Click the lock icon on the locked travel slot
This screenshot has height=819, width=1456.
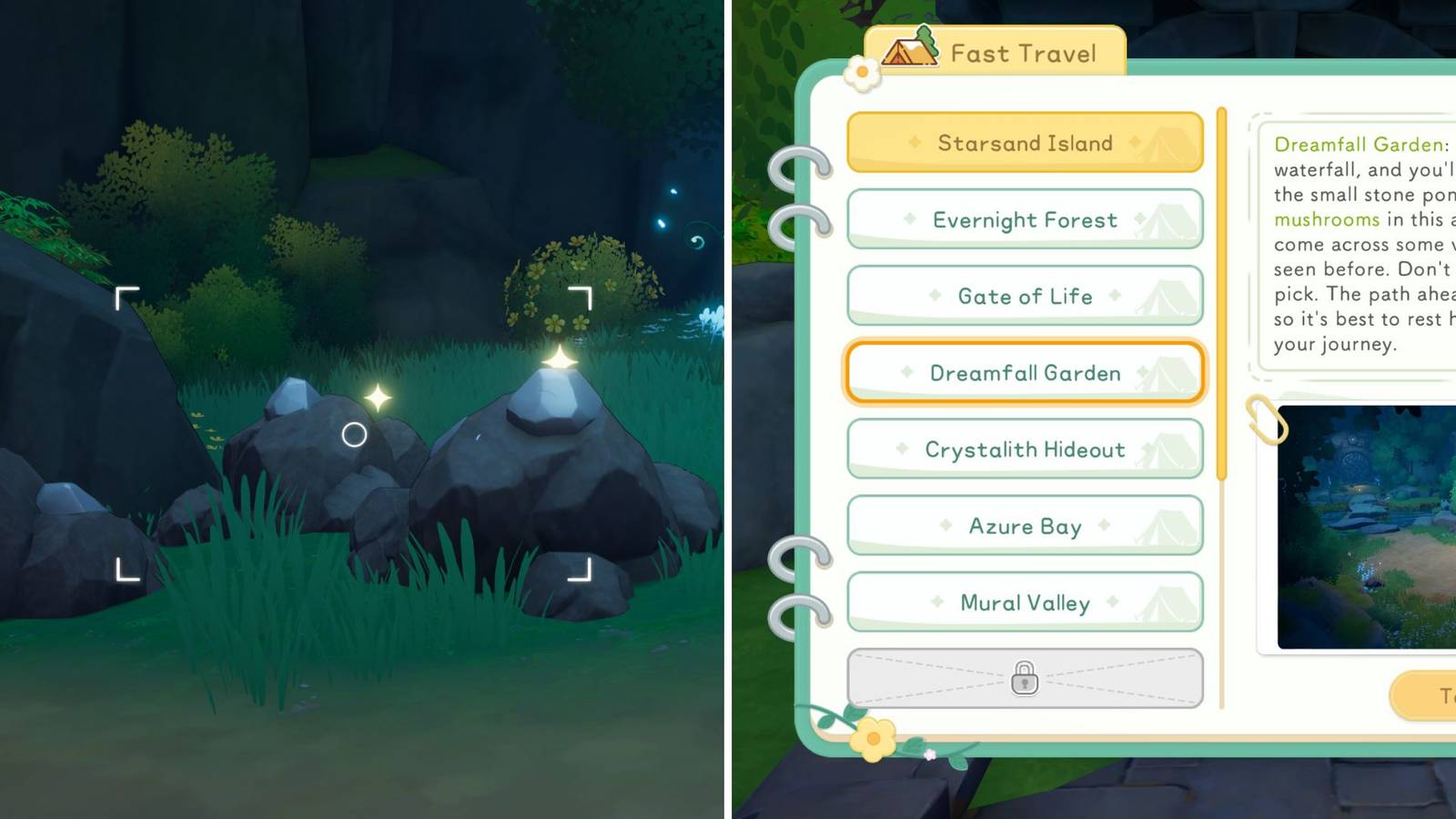[x=1025, y=678]
